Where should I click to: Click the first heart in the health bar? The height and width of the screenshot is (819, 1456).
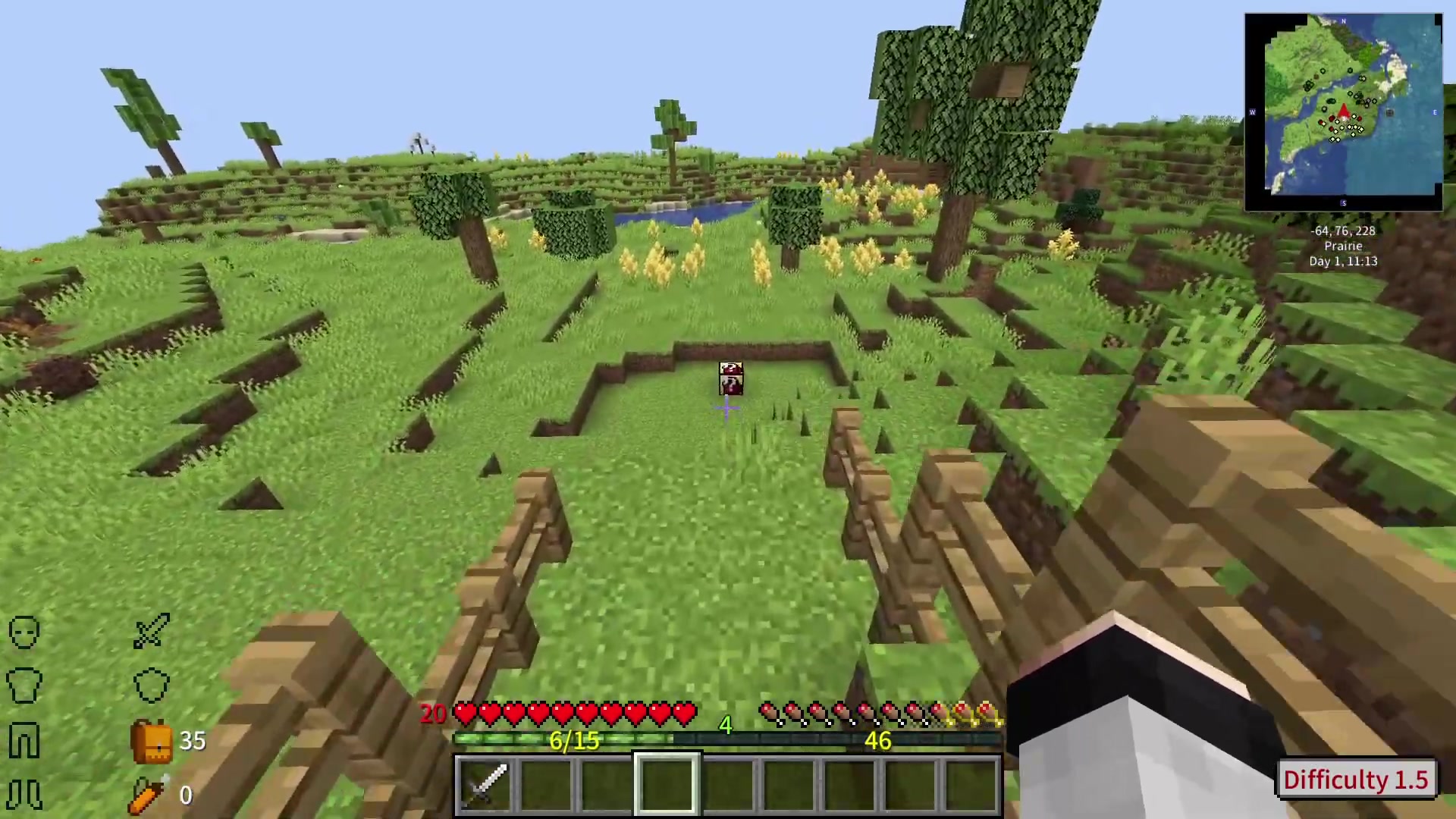point(466,713)
